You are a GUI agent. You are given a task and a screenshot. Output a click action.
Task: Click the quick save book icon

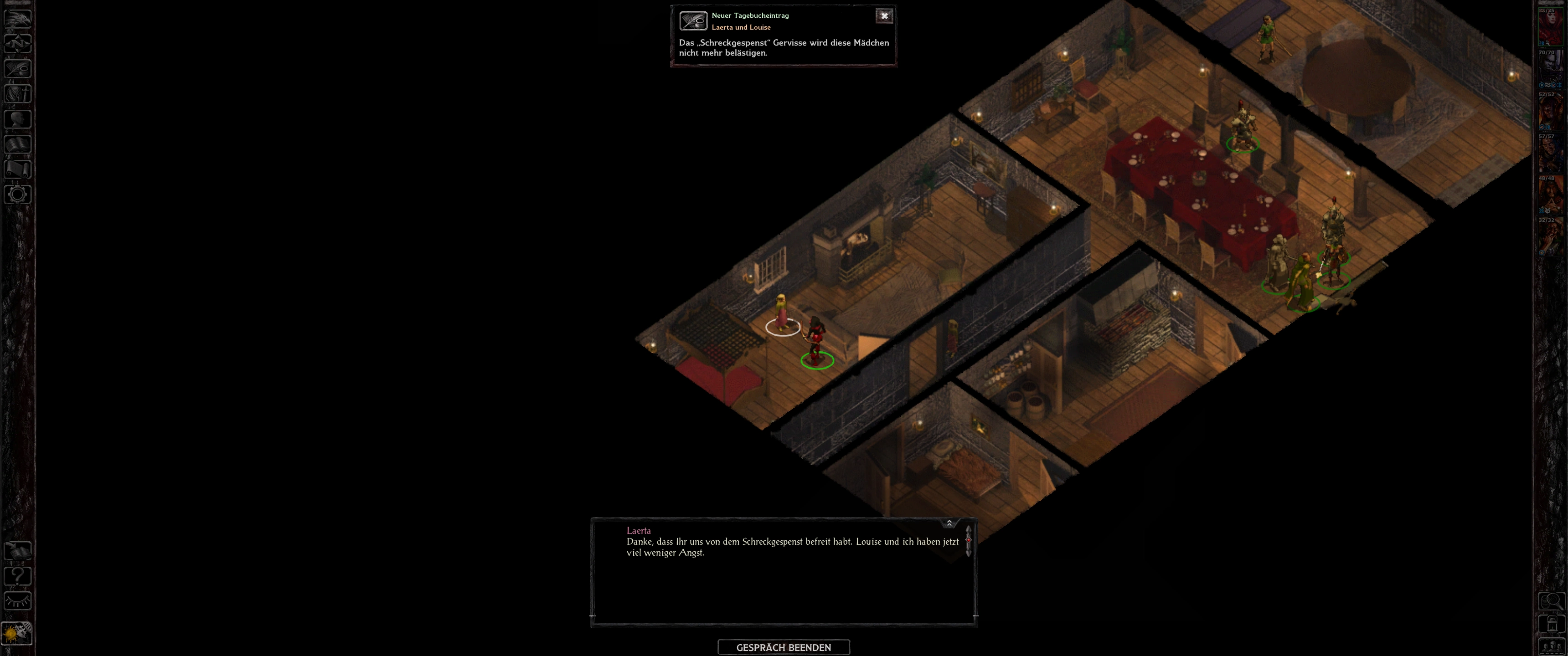point(18,551)
